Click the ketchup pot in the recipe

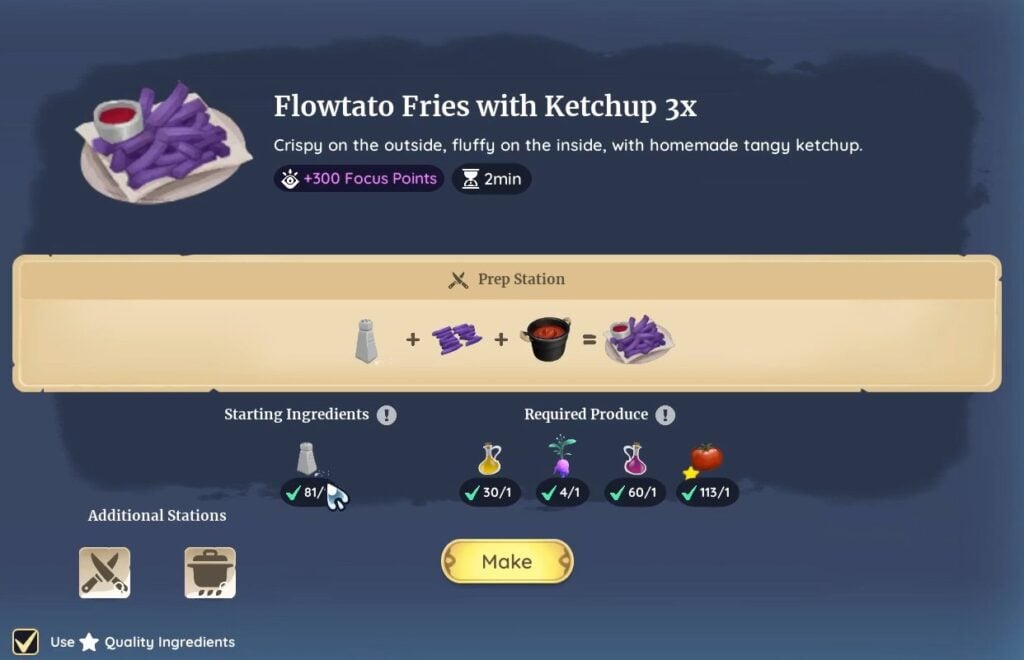(546, 340)
